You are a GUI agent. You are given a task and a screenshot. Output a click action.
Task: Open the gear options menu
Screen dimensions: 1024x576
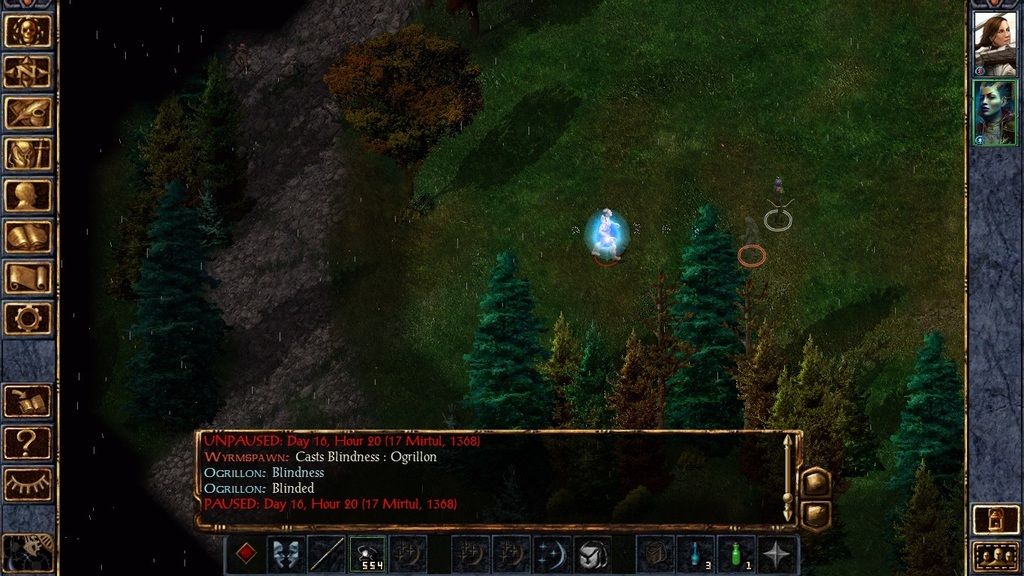coord(28,318)
